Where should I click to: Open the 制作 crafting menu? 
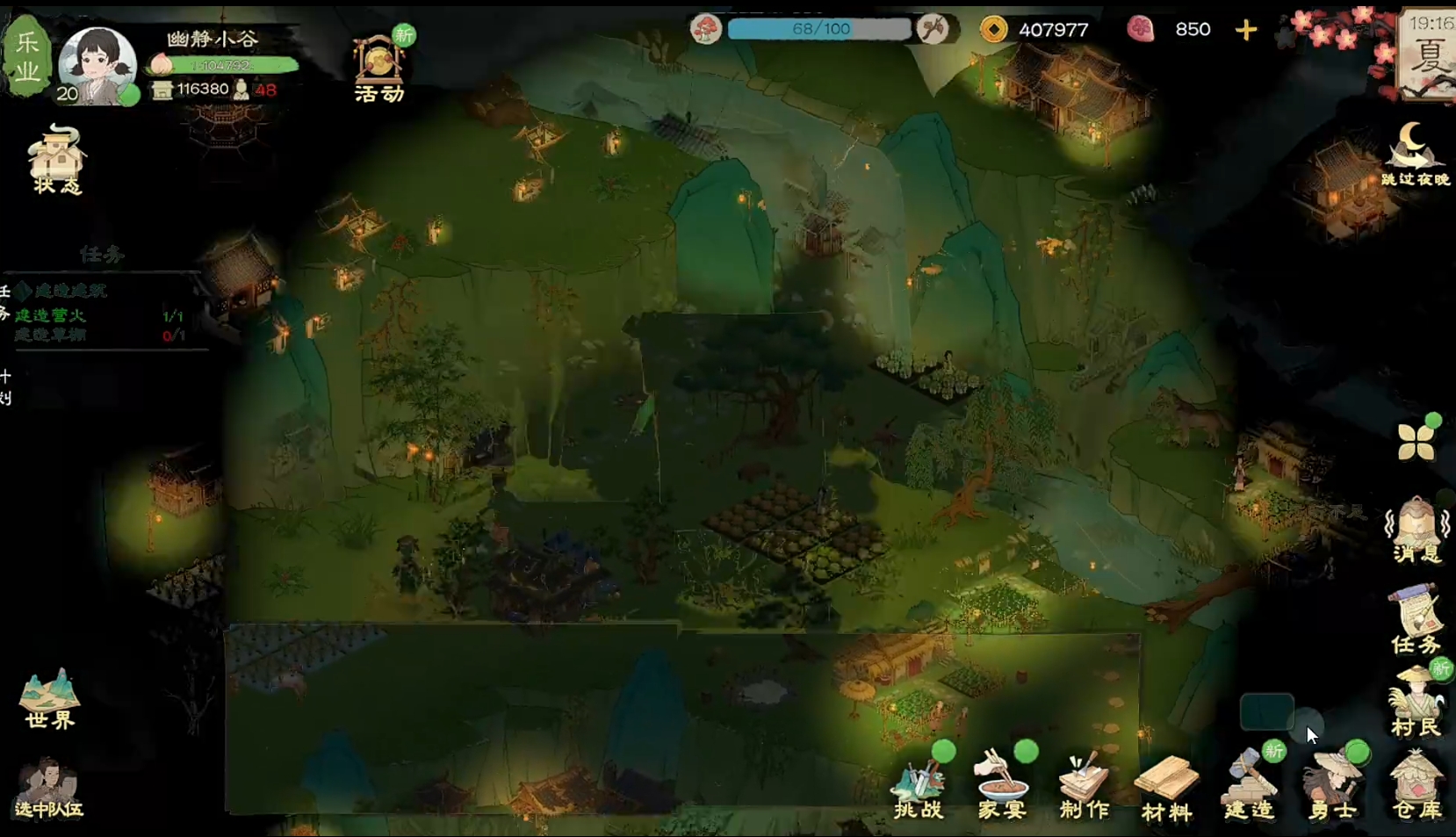[x=1084, y=785]
